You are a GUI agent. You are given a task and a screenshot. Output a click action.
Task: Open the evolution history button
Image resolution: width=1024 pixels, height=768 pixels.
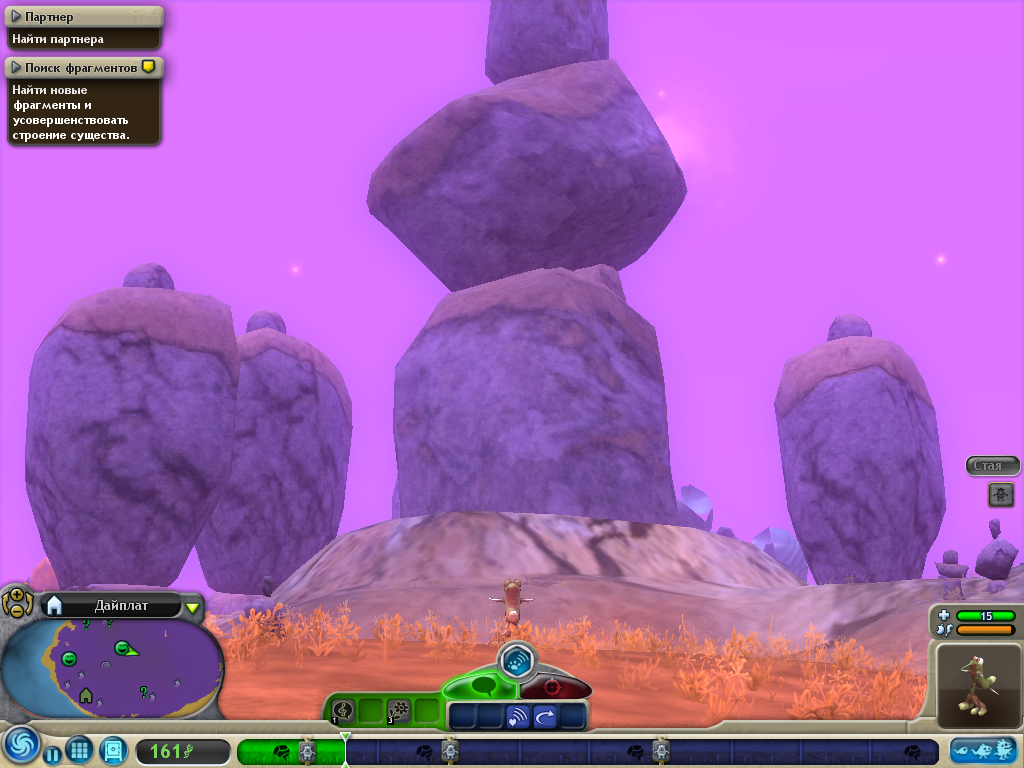pos(984,751)
